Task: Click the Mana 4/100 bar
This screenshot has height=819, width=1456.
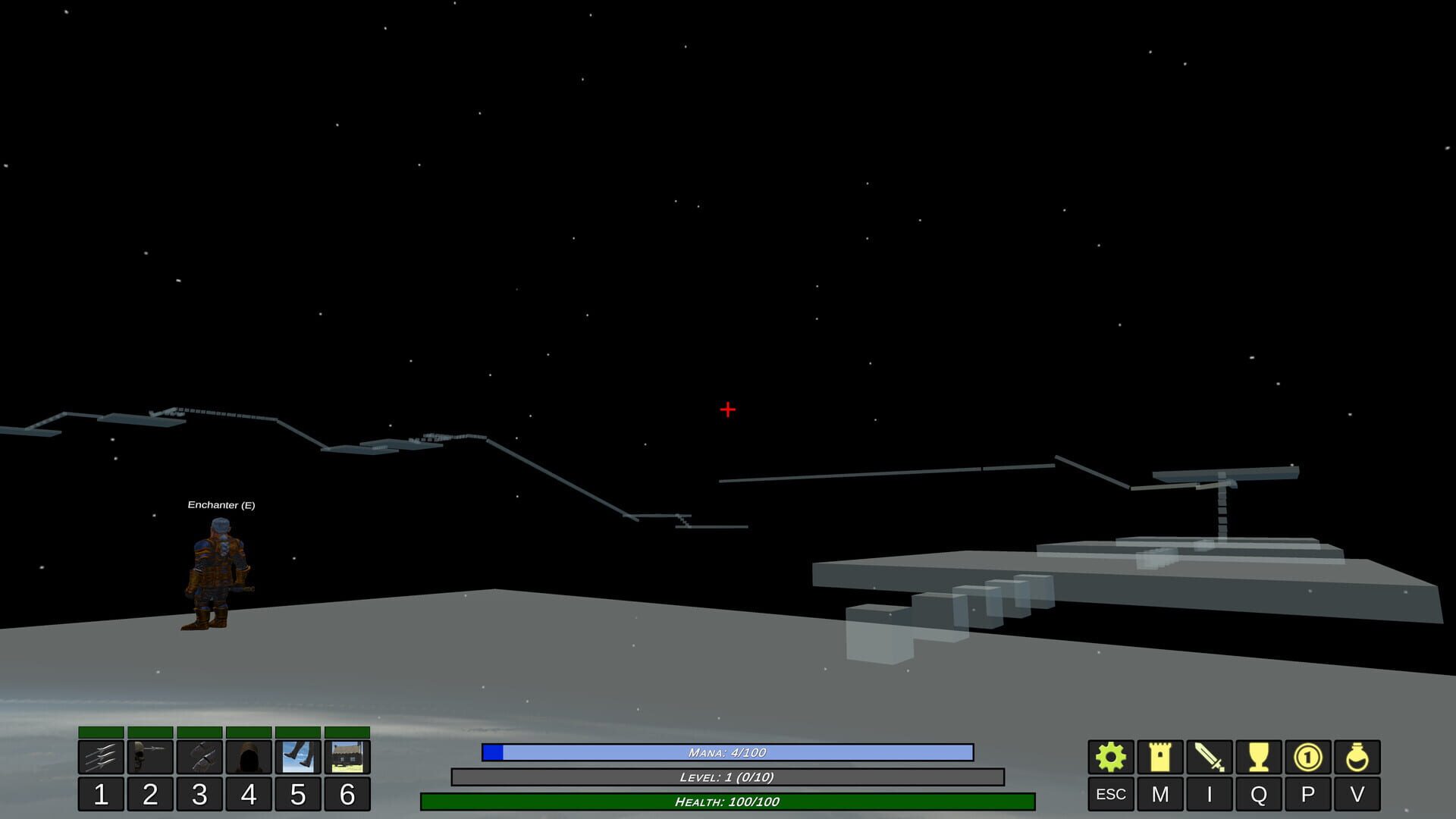Action: 728,753
